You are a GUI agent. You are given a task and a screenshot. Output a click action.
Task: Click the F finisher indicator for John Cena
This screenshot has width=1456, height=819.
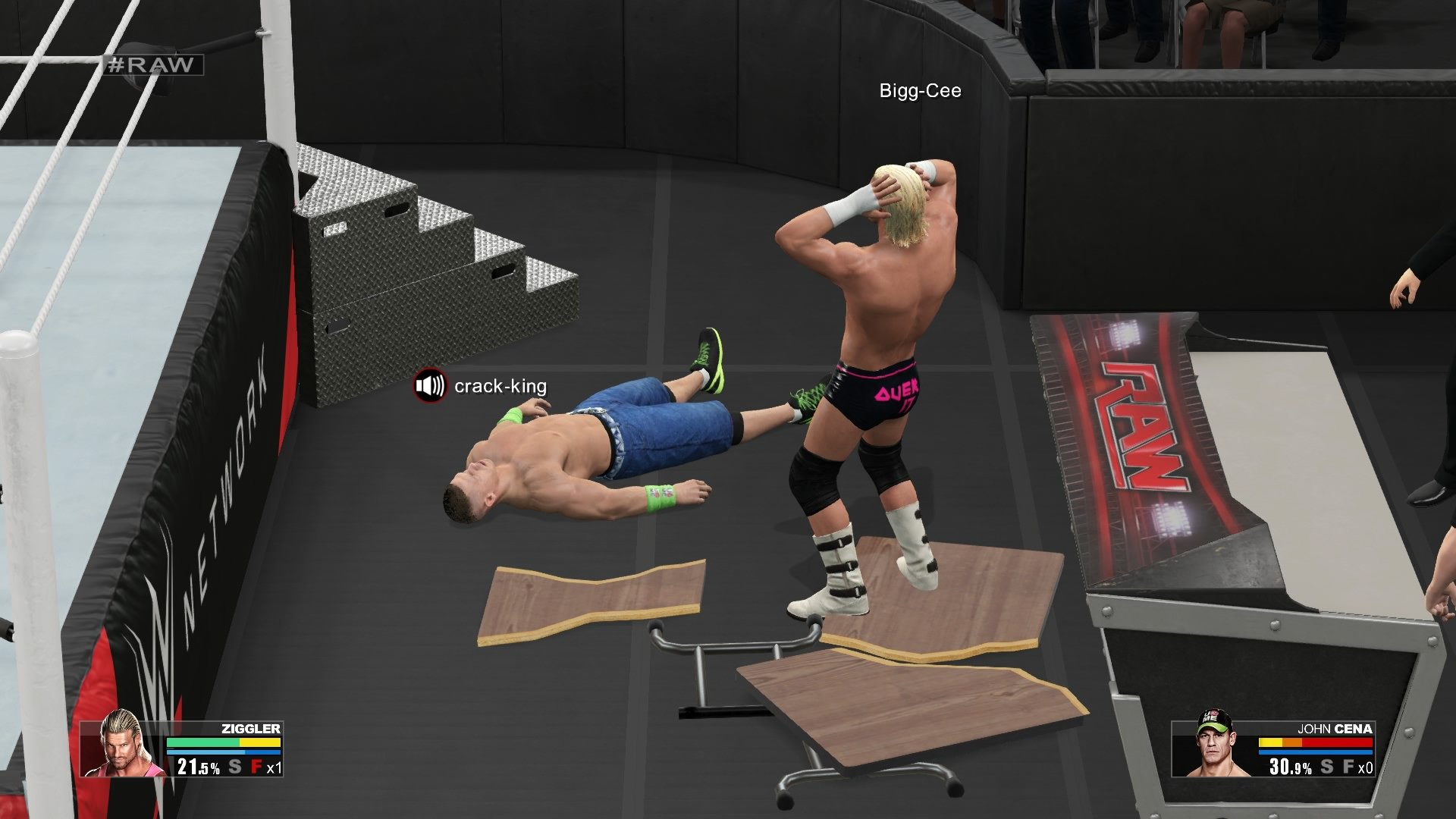(x=1350, y=766)
